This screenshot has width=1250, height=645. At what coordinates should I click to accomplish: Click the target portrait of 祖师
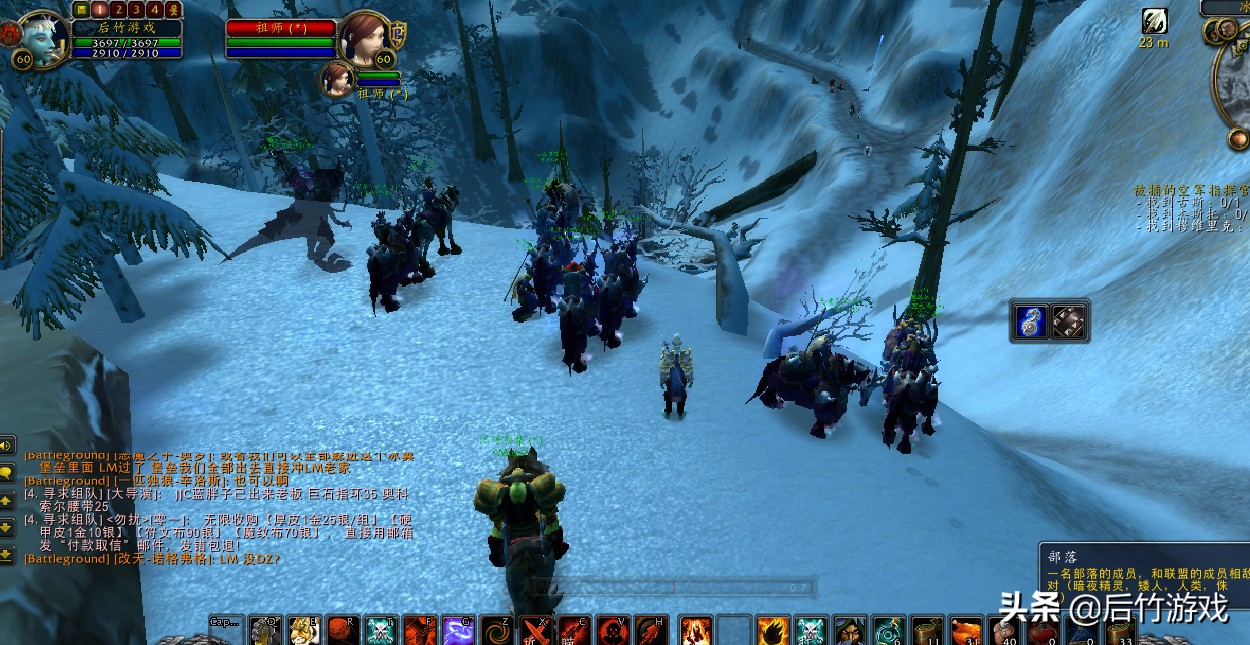click(x=362, y=39)
